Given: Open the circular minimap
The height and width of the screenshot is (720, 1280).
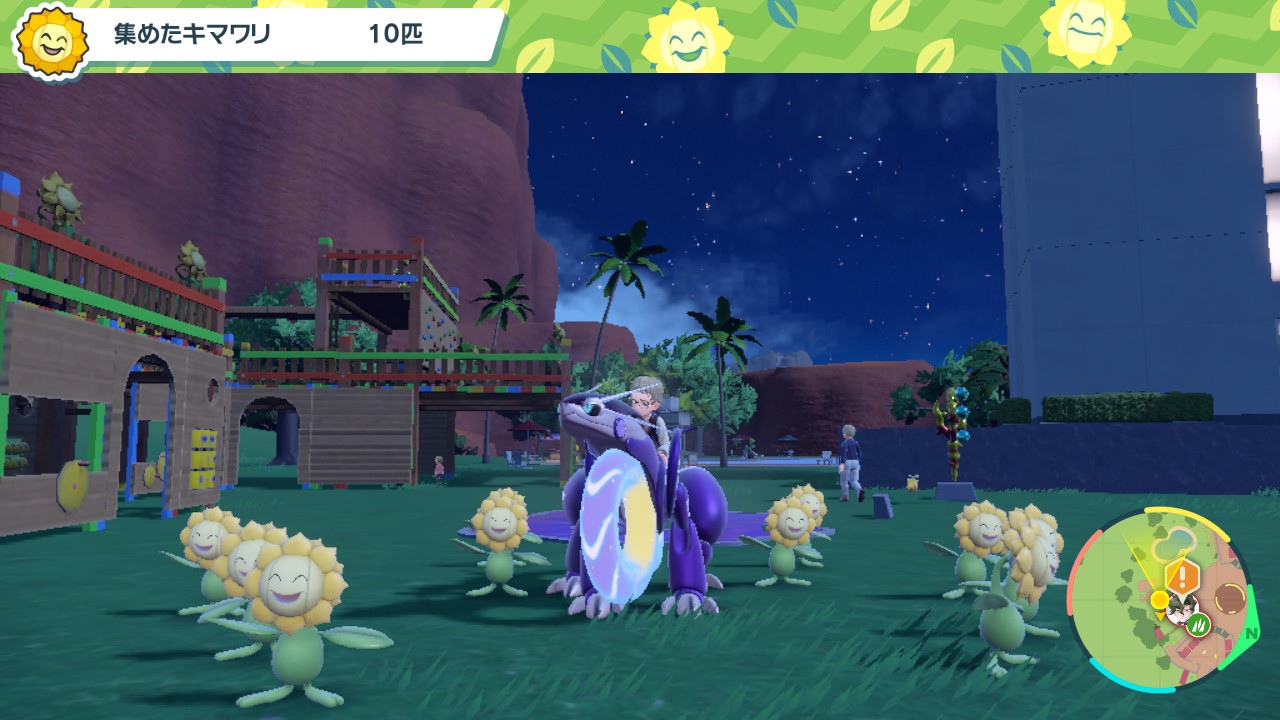Looking at the screenshot, I should (1160, 599).
